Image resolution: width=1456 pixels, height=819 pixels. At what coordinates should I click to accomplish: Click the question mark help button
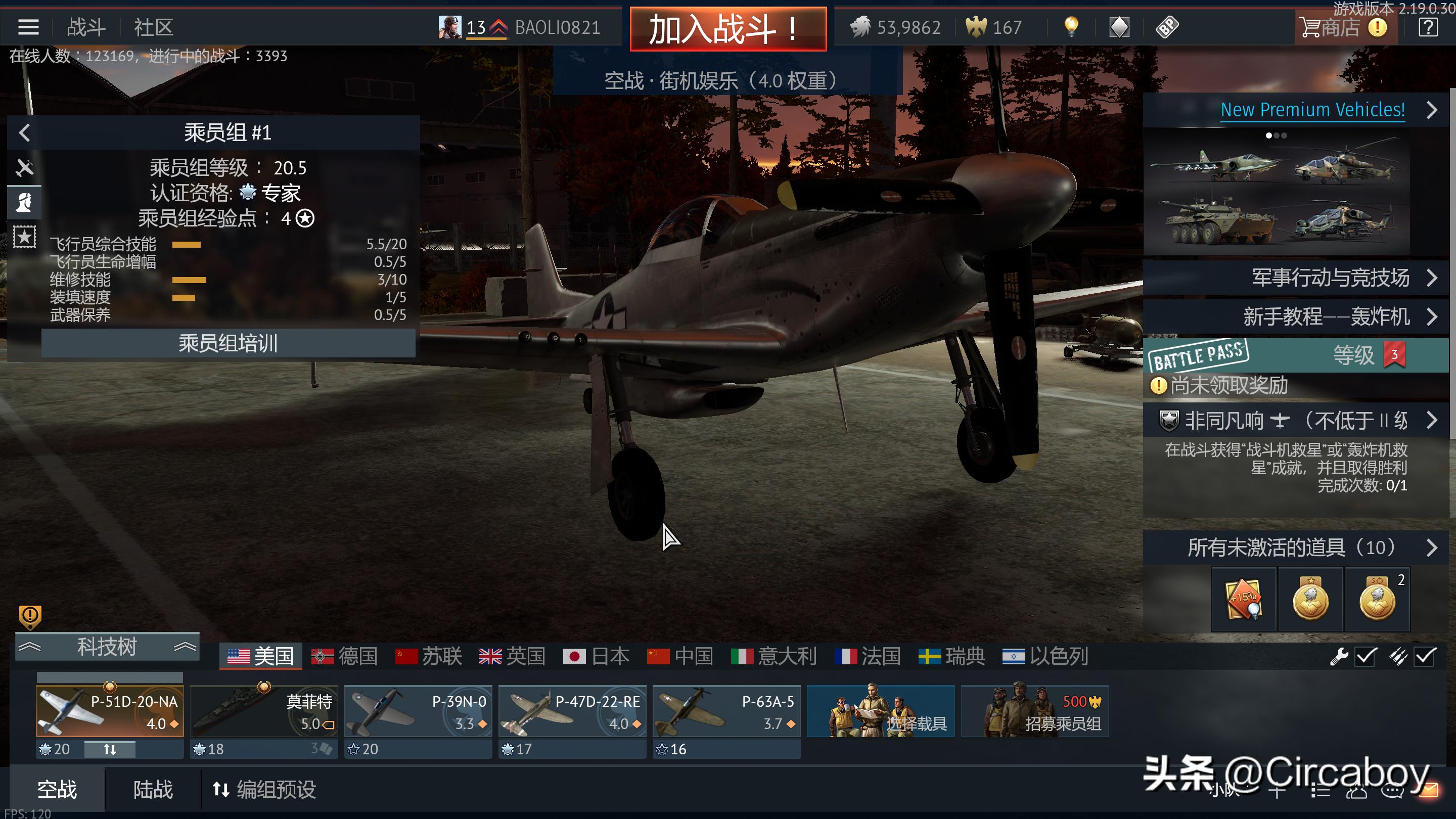1428,27
